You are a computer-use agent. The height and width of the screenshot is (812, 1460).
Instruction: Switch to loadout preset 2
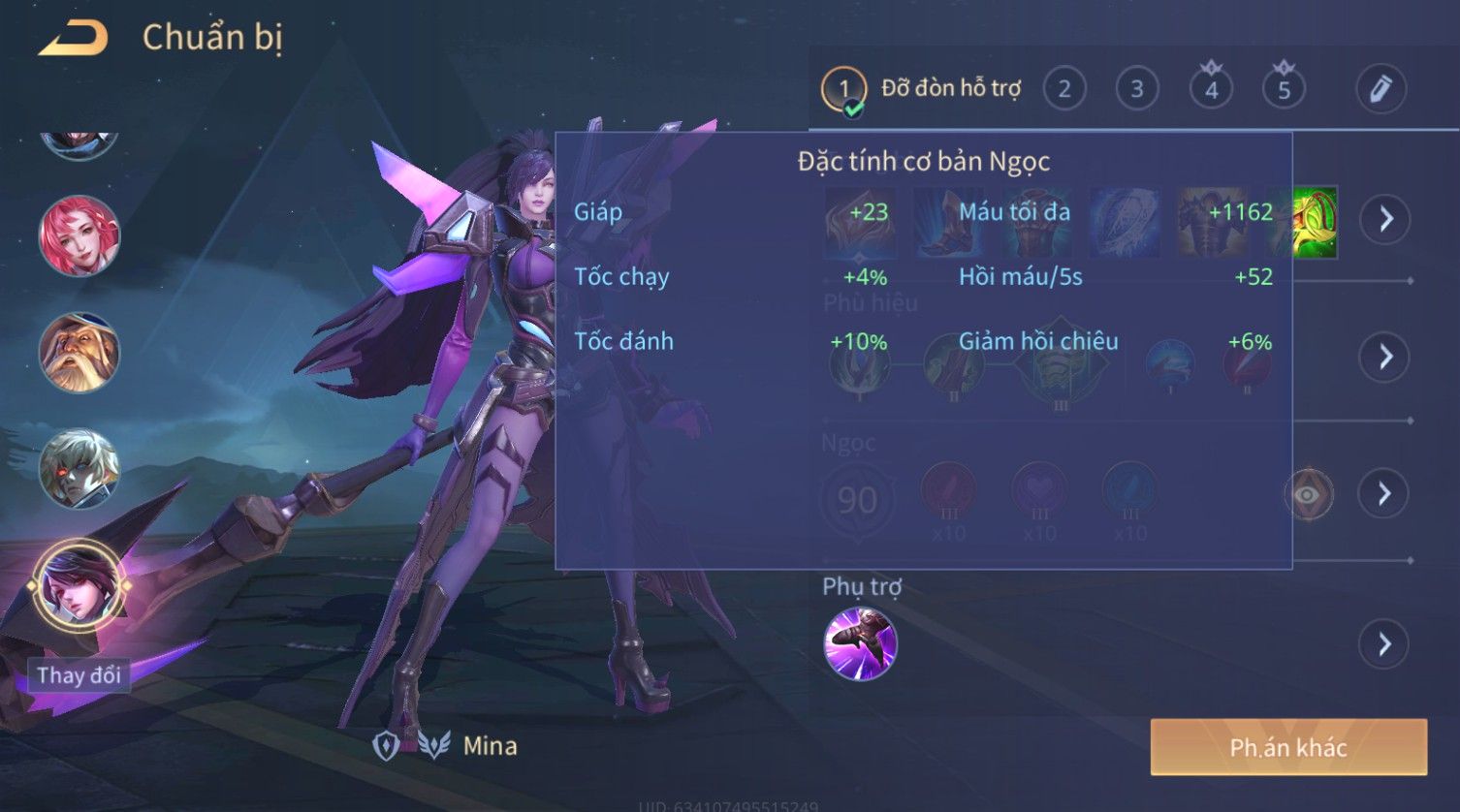[1064, 90]
